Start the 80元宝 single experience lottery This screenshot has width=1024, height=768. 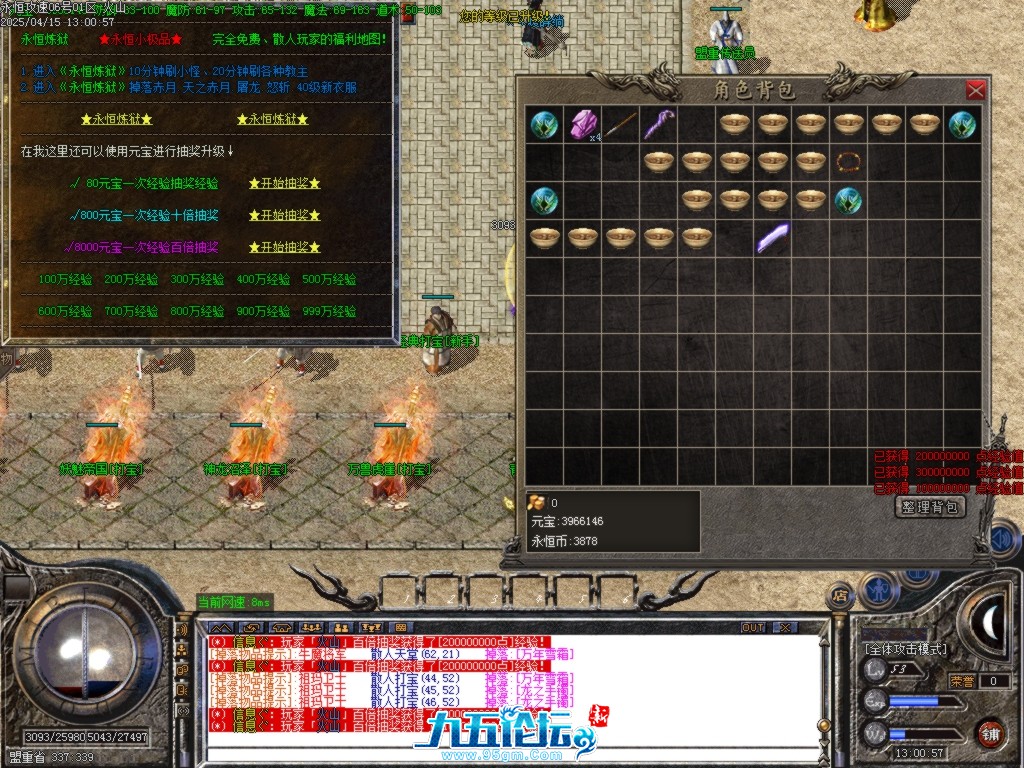tap(285, 184)
